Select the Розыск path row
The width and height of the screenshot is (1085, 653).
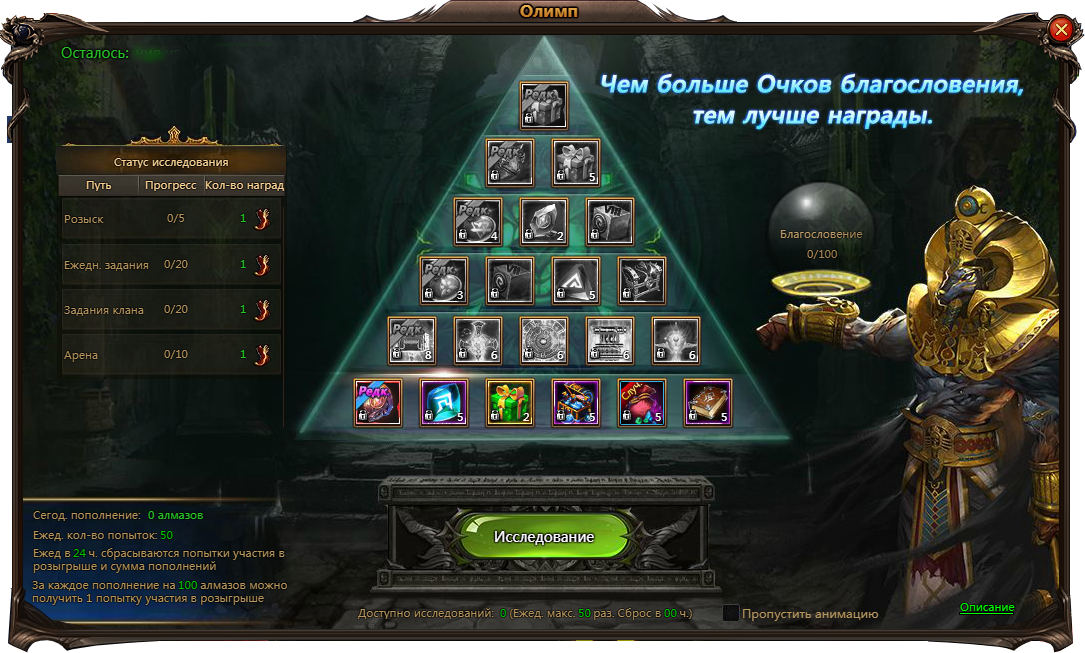172,219
